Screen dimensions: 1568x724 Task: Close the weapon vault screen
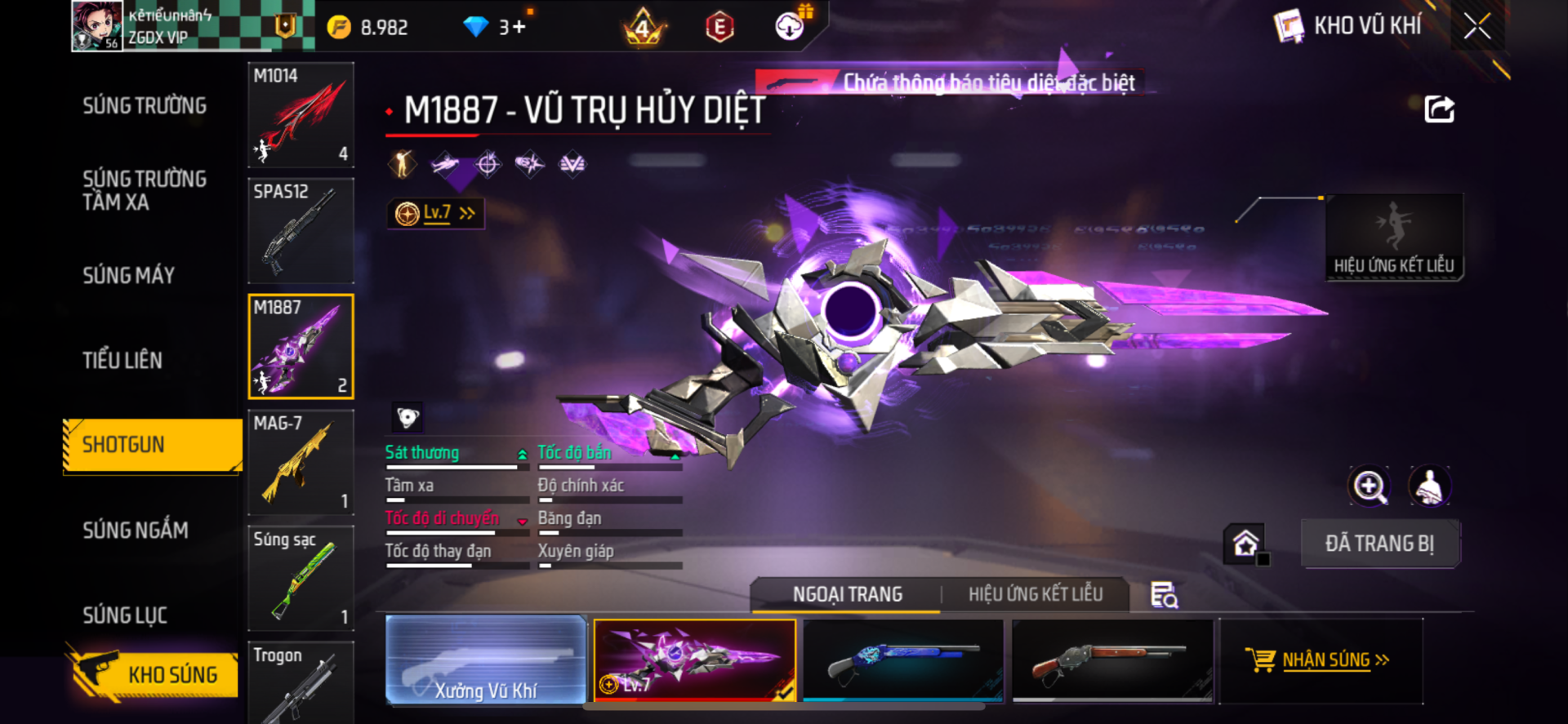(1477, 26)
